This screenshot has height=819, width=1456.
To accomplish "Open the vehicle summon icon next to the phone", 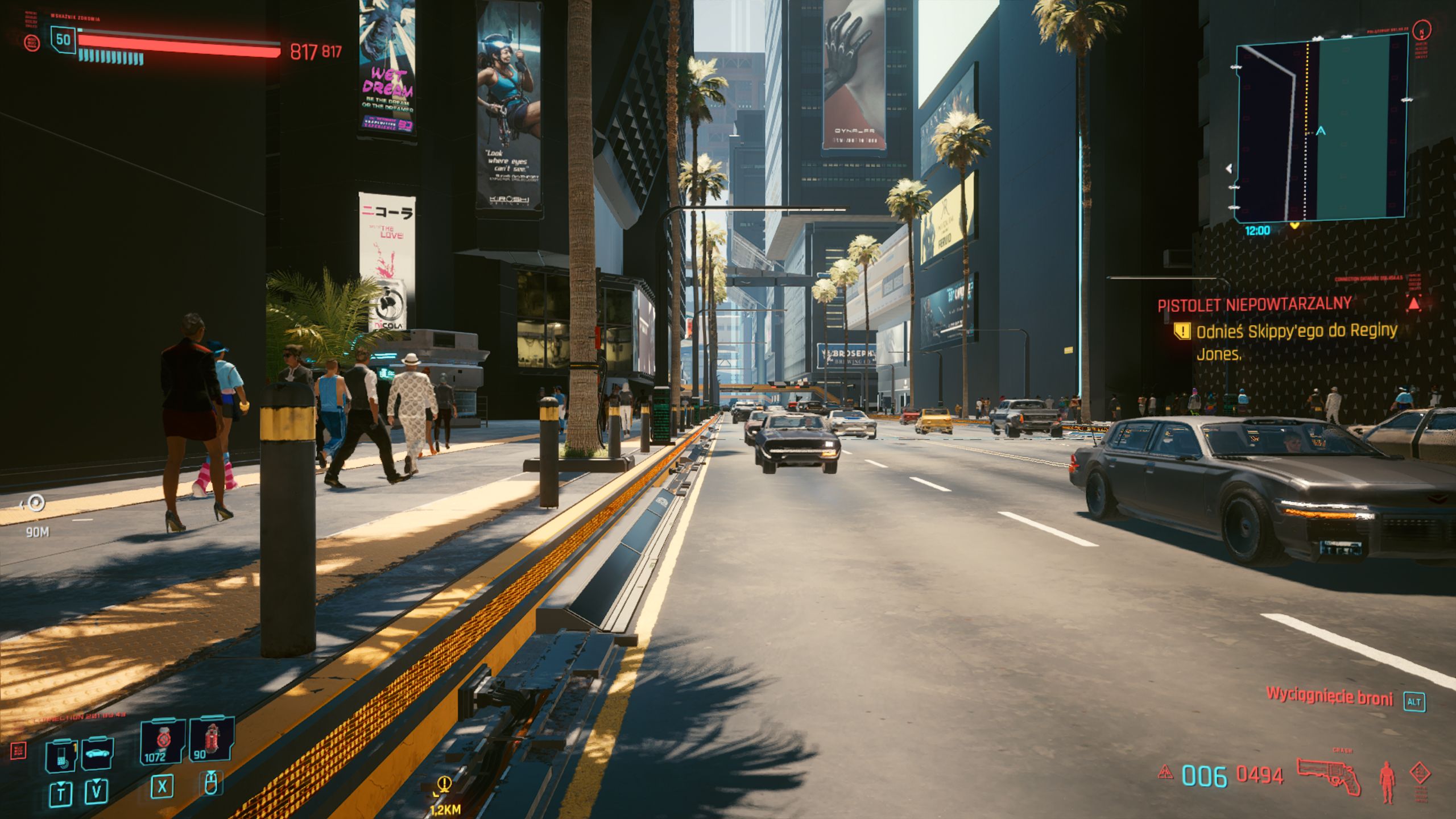I will click(97, 753).
